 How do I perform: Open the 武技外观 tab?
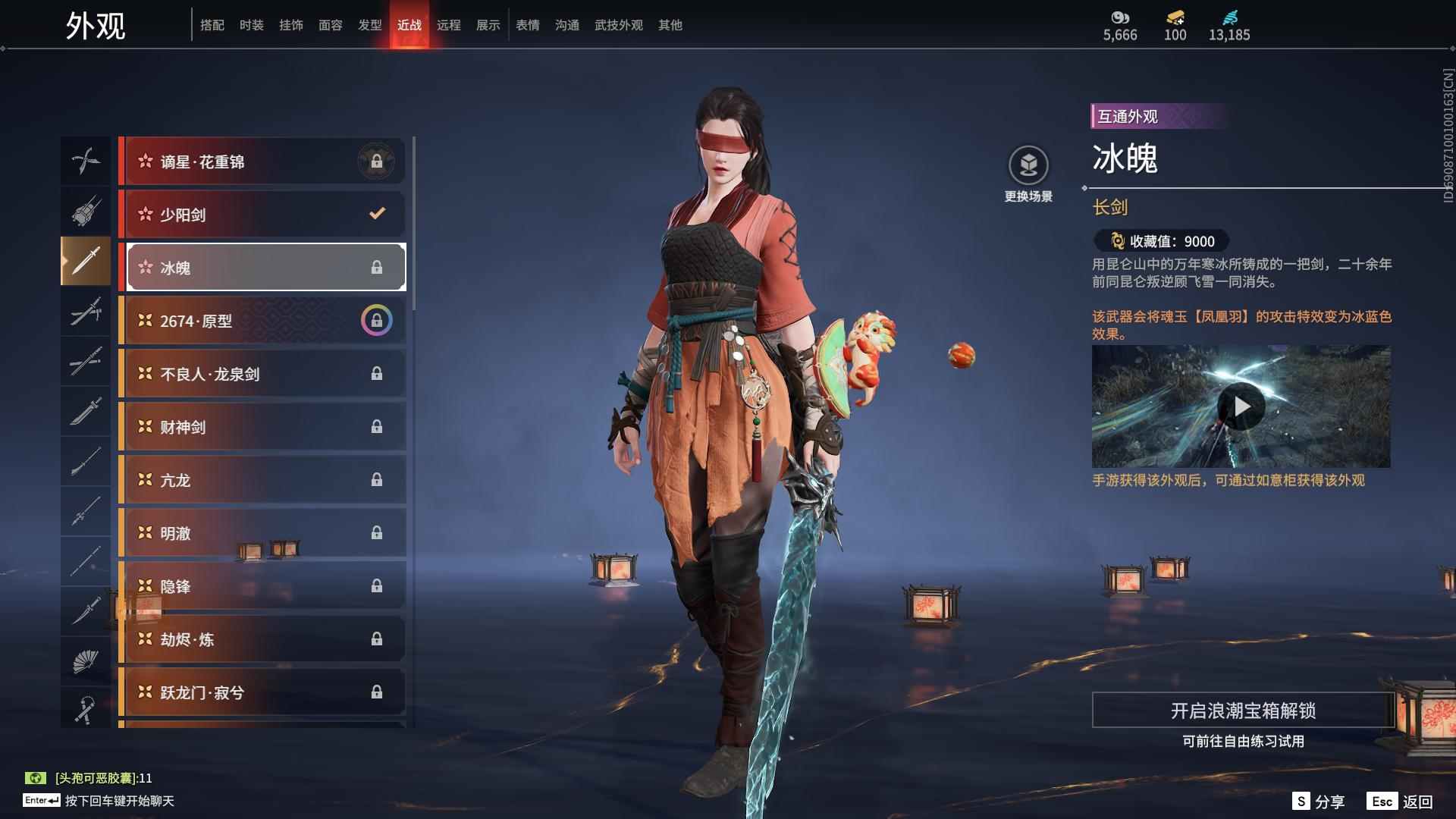point(618,25)
